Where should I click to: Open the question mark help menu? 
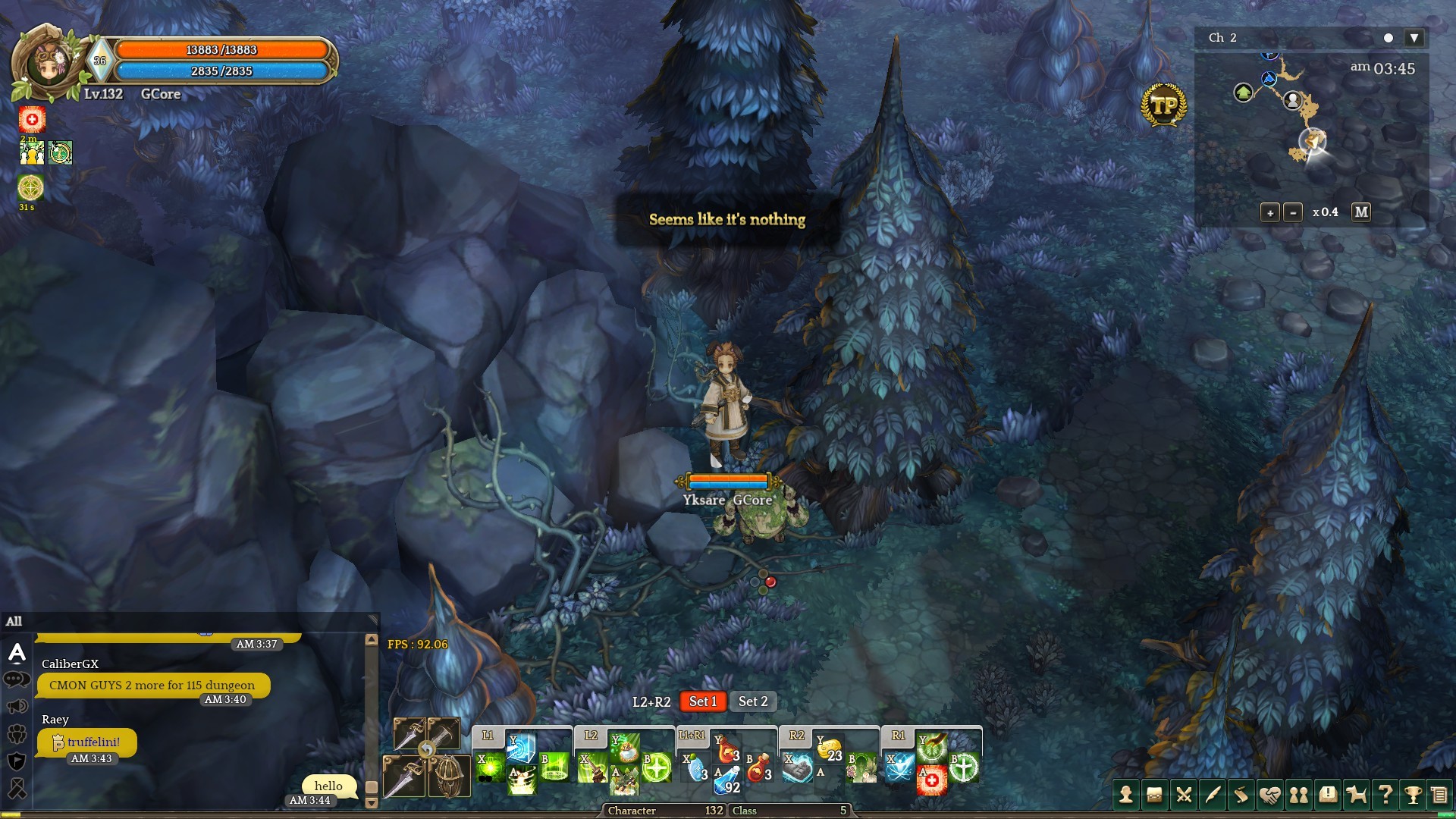(x=1385, y=795)
